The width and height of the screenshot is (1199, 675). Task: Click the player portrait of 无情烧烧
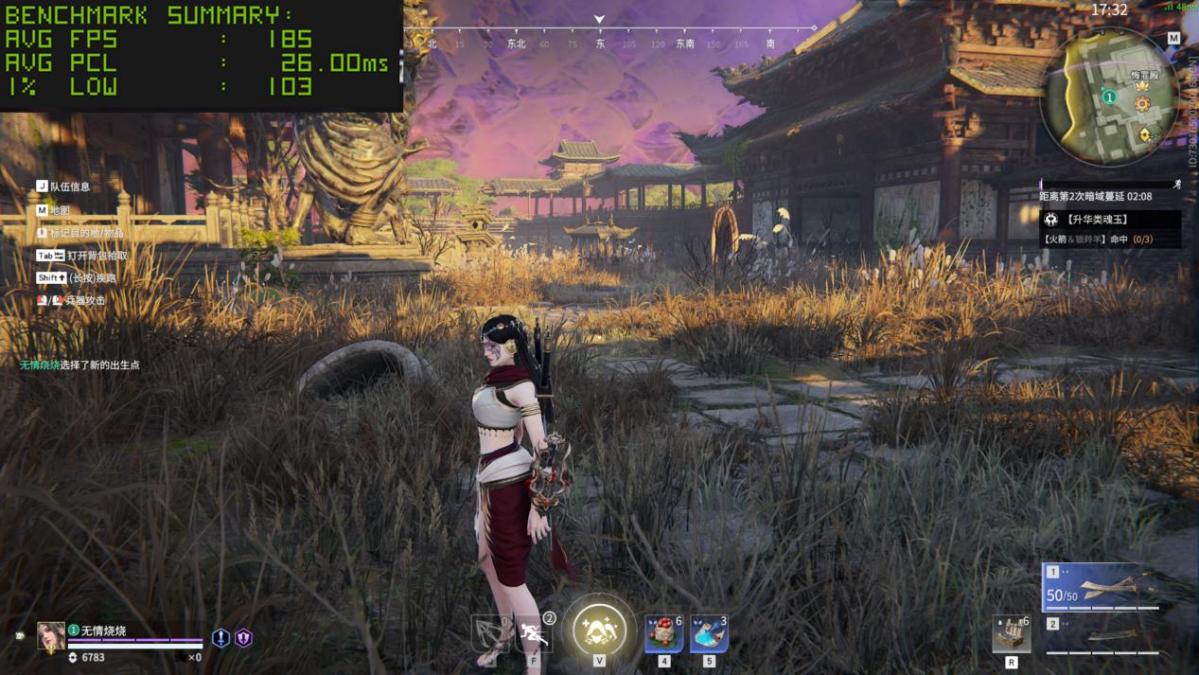pyautogui.click(x=50, y=636)
